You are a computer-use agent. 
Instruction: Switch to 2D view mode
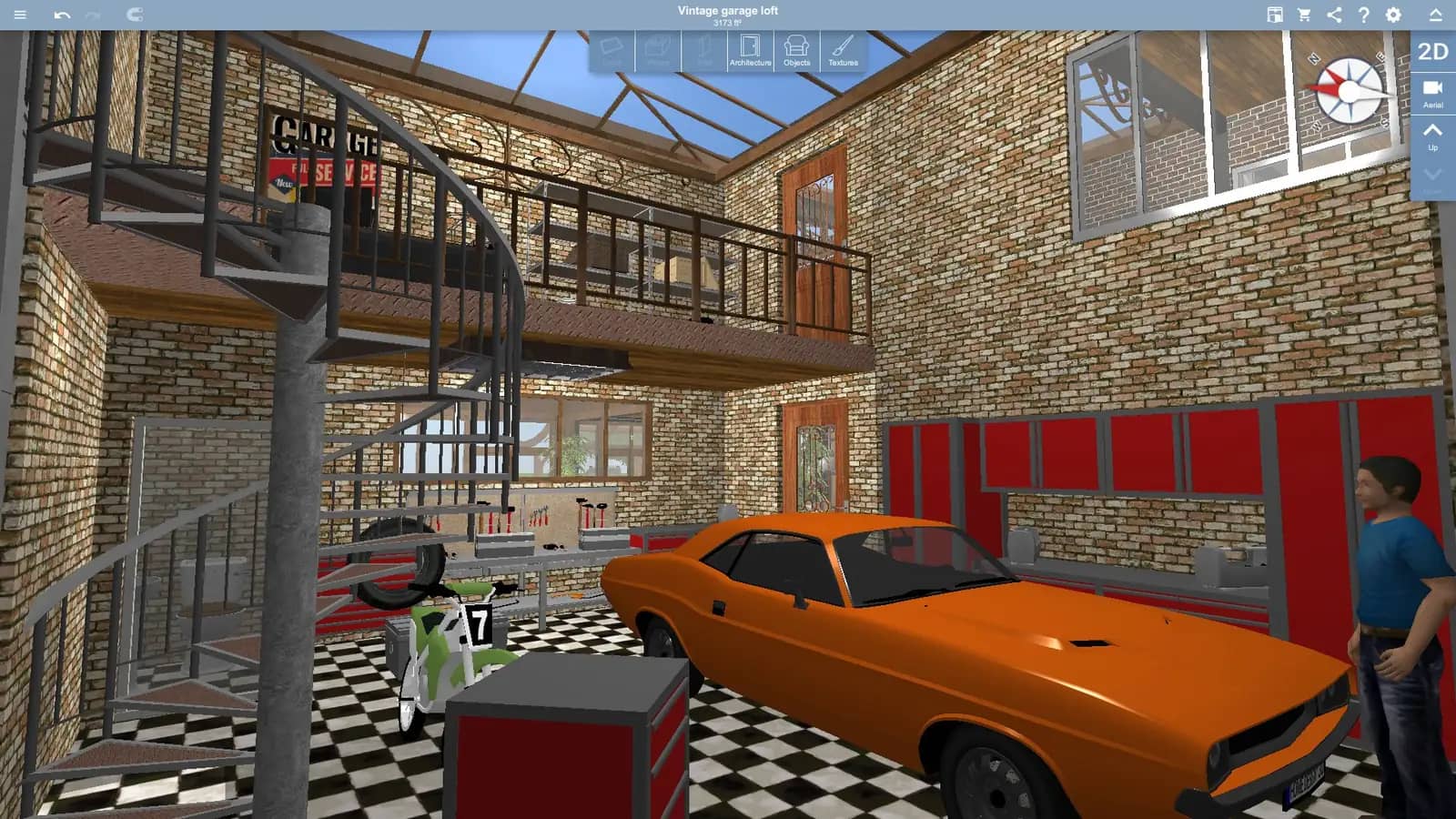coord(1431,53)
